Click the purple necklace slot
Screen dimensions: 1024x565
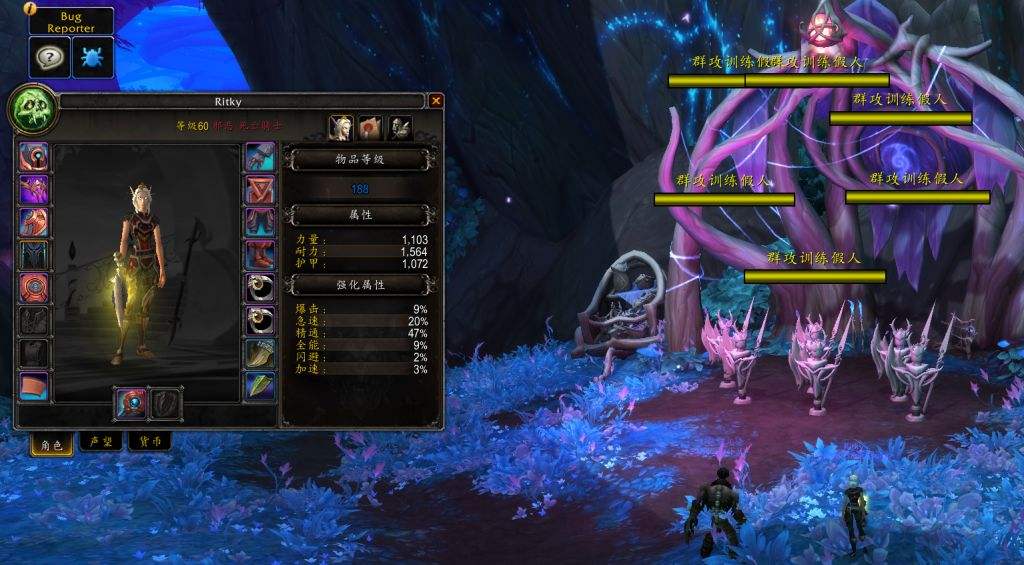point(34,190)
